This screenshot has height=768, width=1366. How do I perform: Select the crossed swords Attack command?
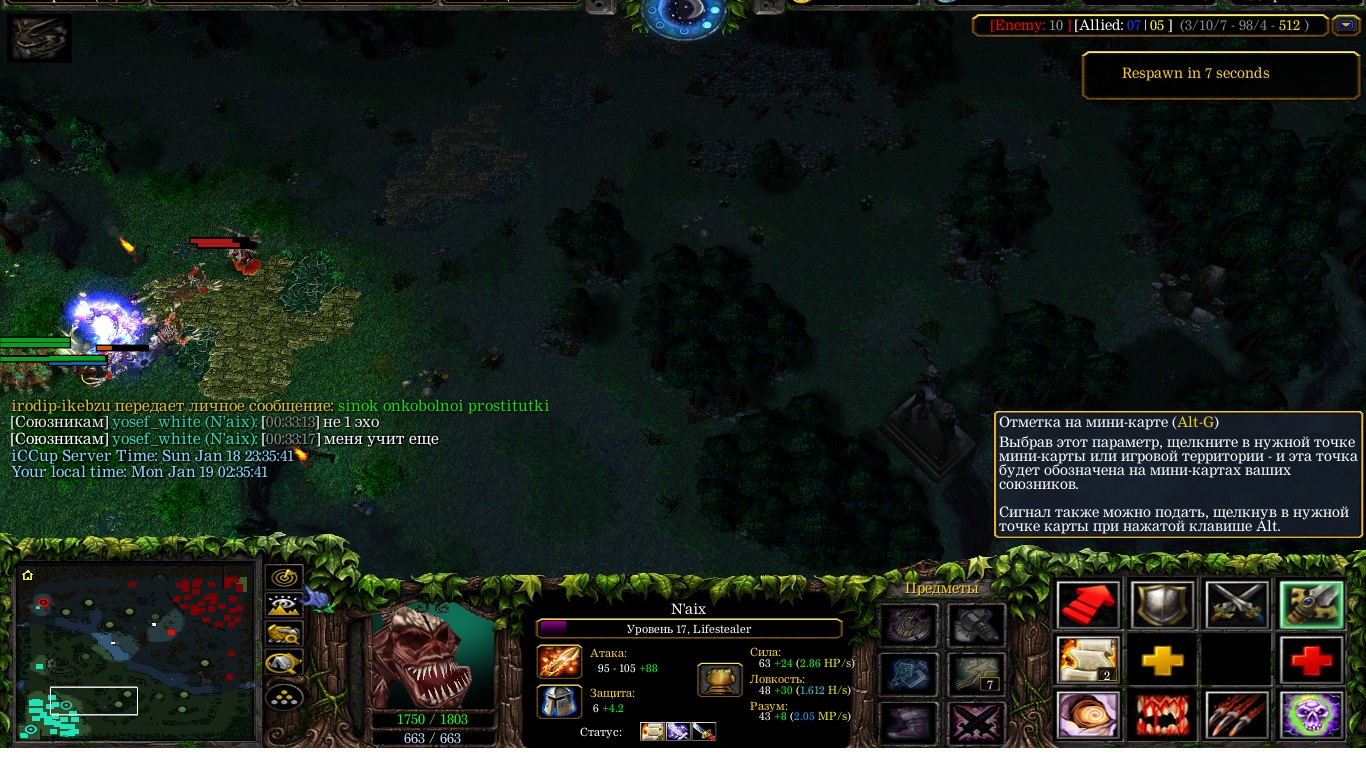[x=1237, y=605]
